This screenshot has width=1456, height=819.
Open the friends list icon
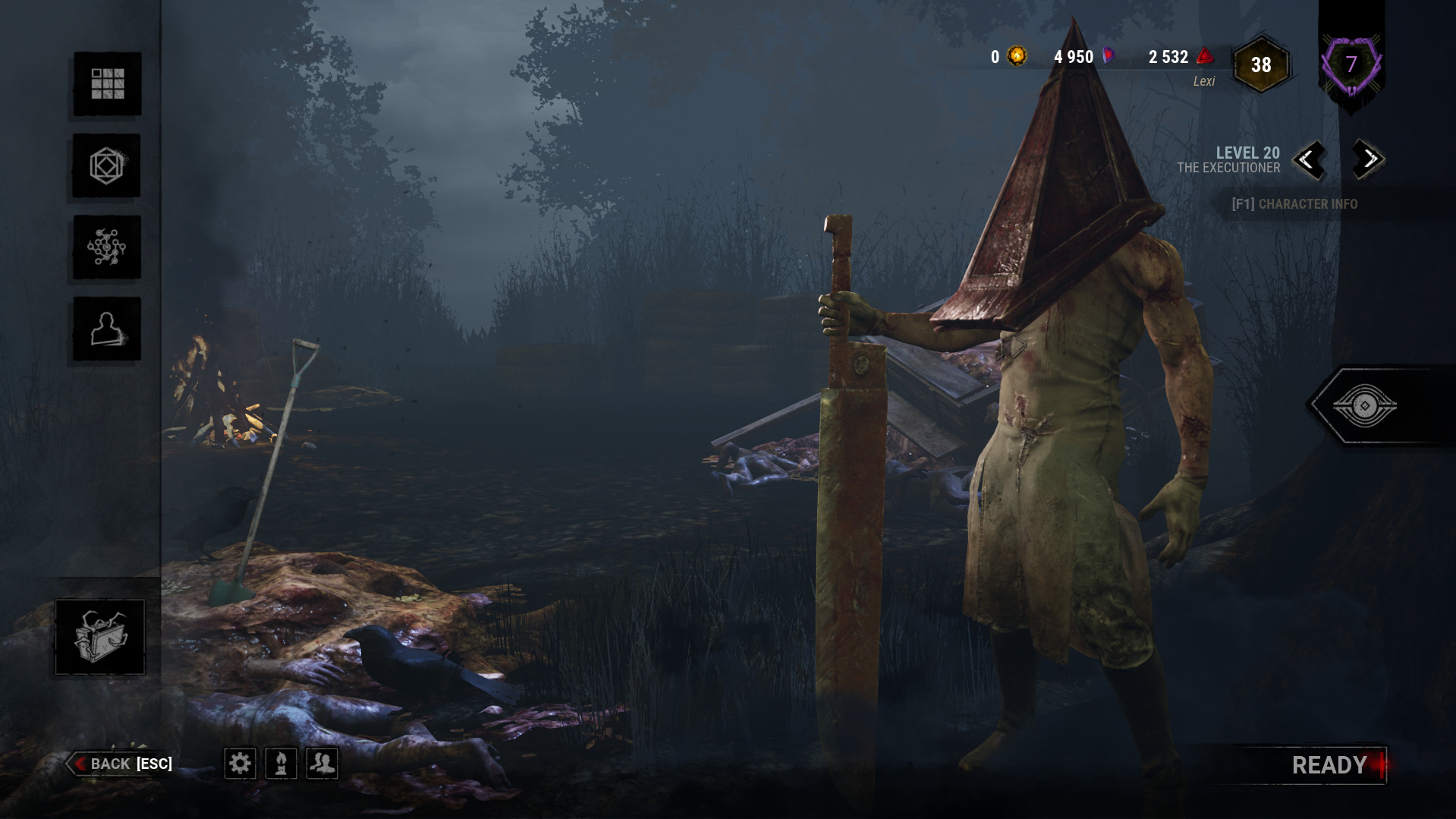[x=322, y=763]
